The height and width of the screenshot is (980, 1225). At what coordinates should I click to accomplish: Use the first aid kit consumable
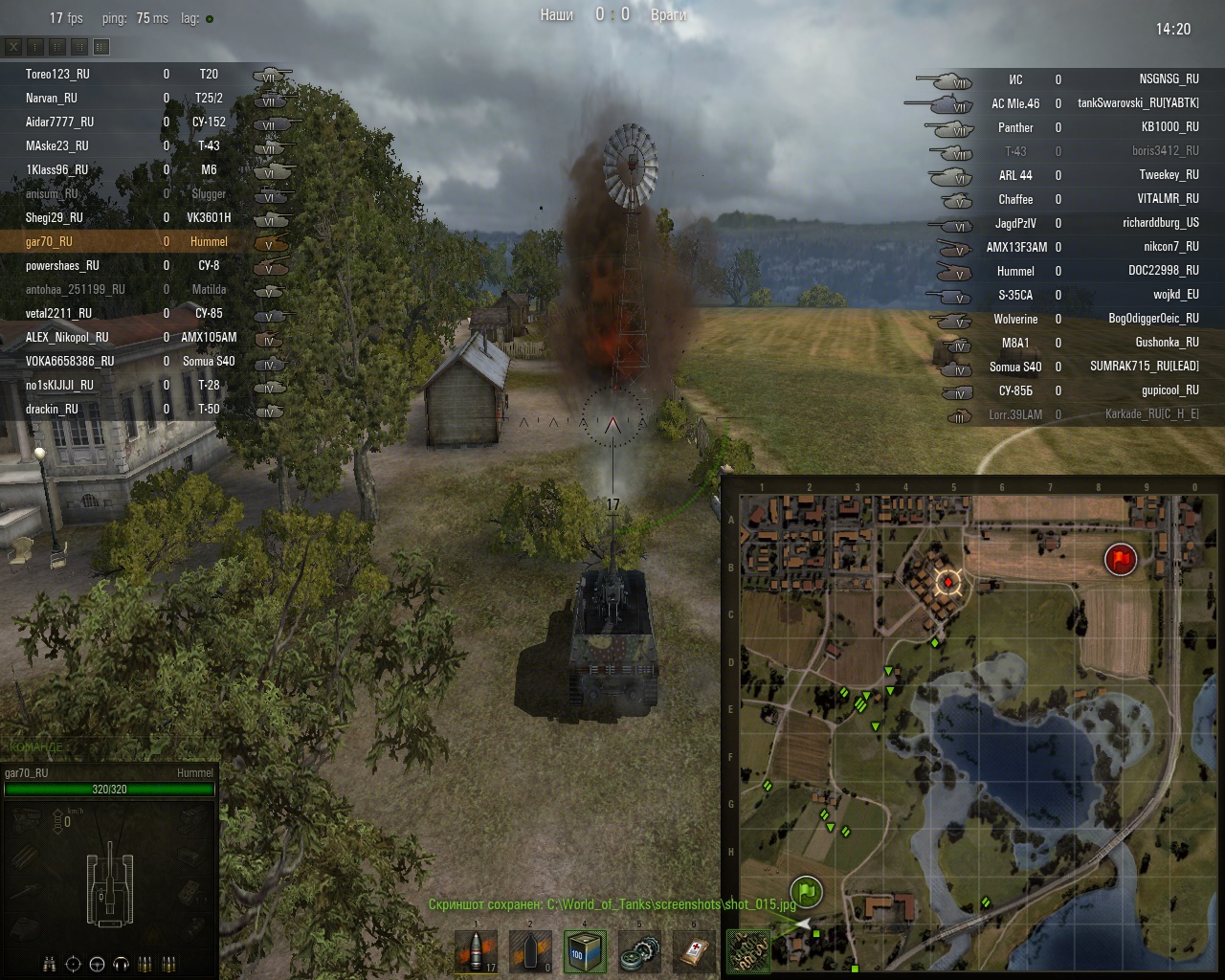[694, 952]
